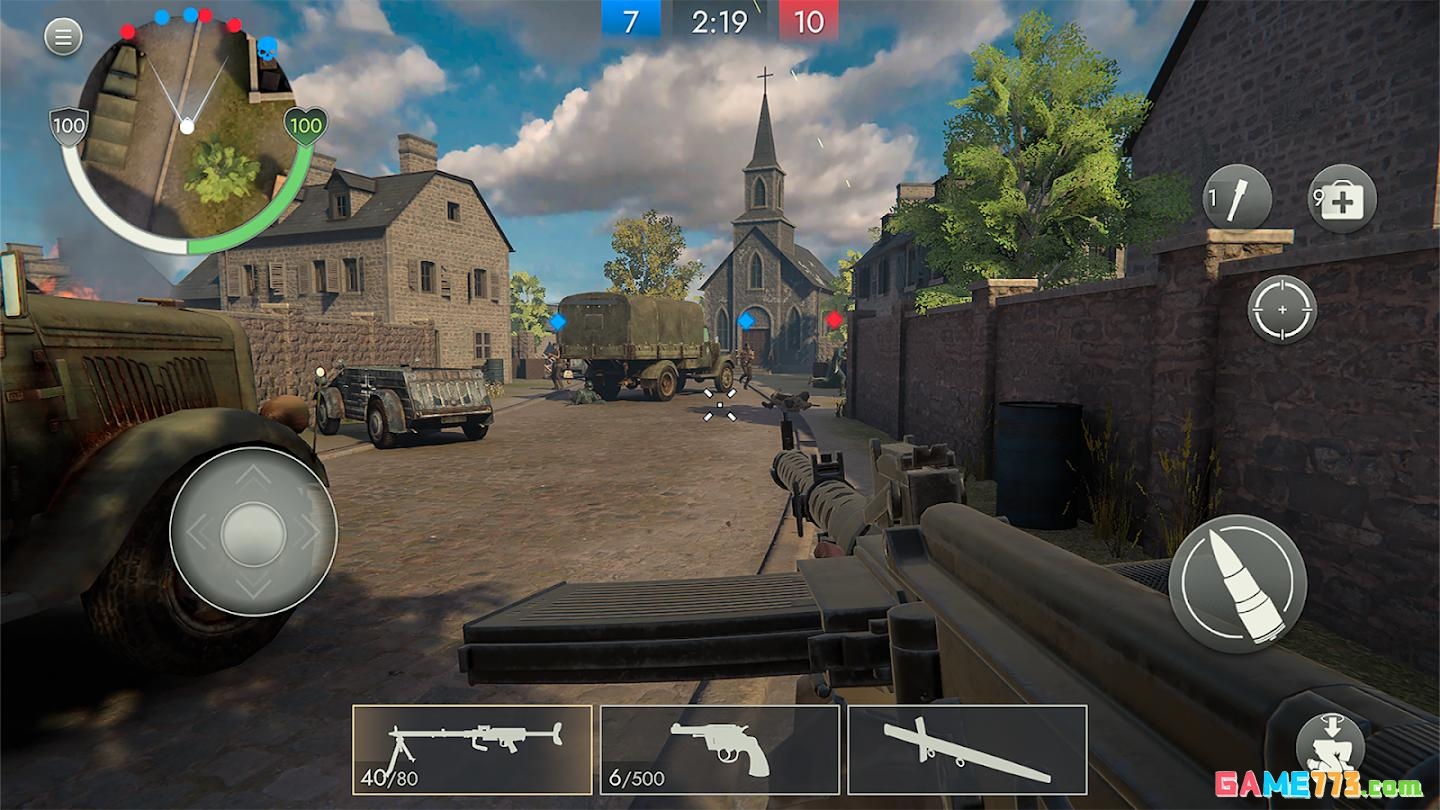The width and height of the screenshot is (1440, 810).
Task: Fire weapon with the bullet button
Action: [x=1238, y=584]
